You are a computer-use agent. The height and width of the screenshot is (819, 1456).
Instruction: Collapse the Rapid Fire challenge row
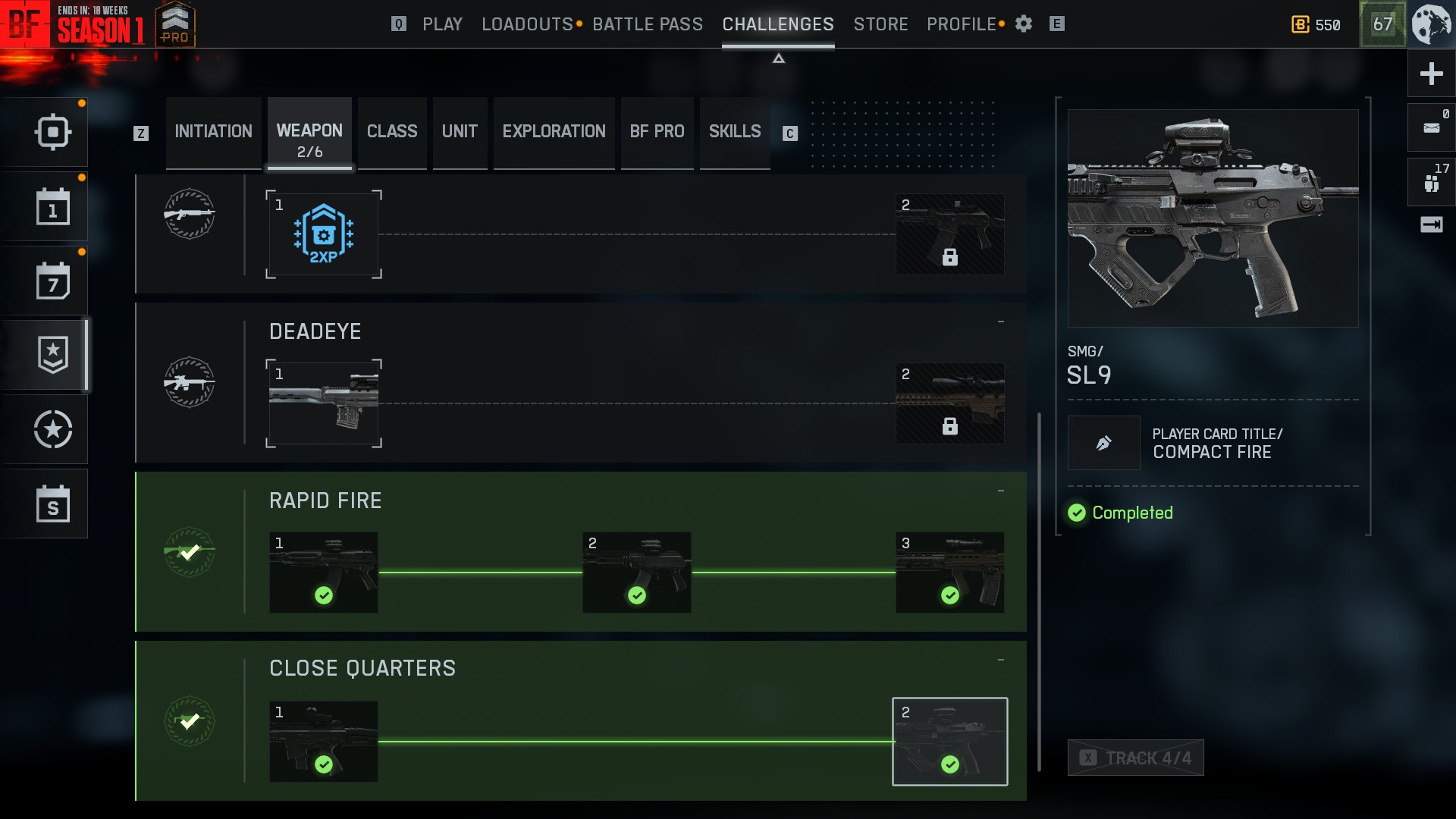pos(1001,491)
